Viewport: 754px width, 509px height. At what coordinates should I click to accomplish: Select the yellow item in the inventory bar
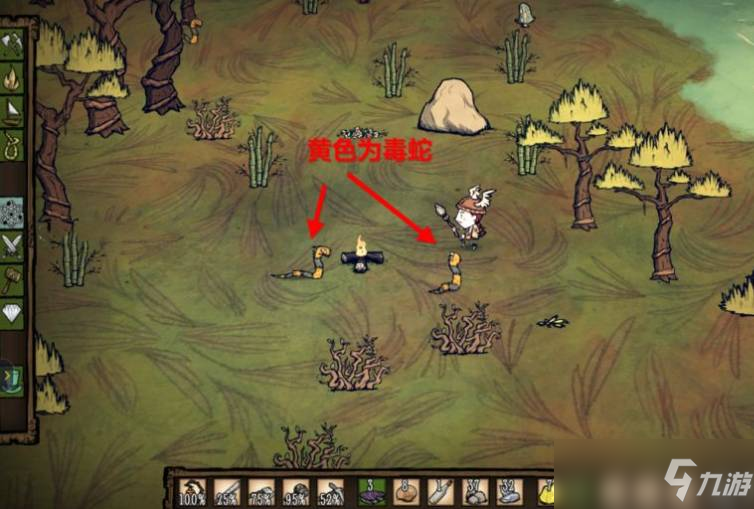click(546, 491)
